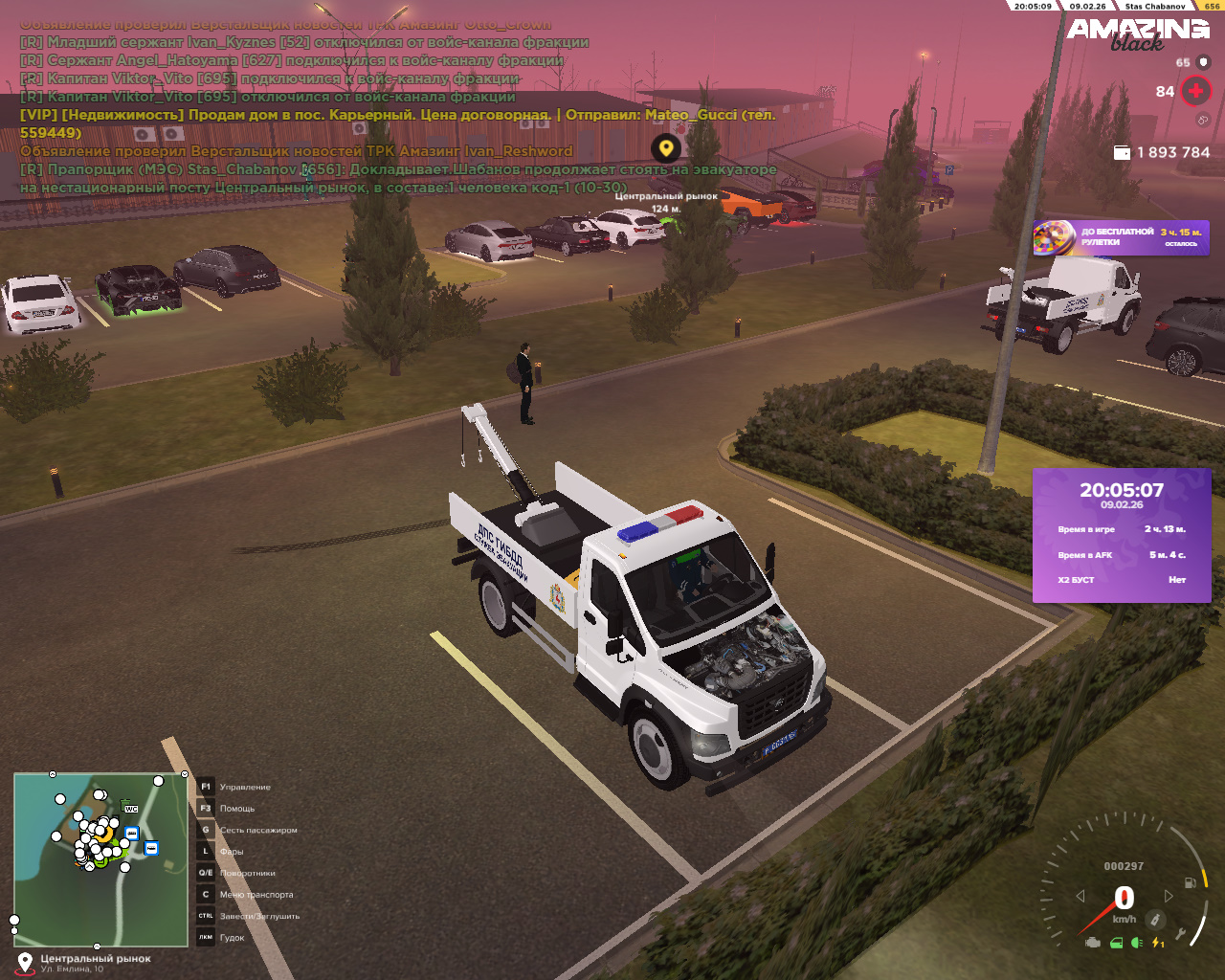Viewport: 1225px width, 980px height.
Task: Click the engine status icon
Action: 1093,943
